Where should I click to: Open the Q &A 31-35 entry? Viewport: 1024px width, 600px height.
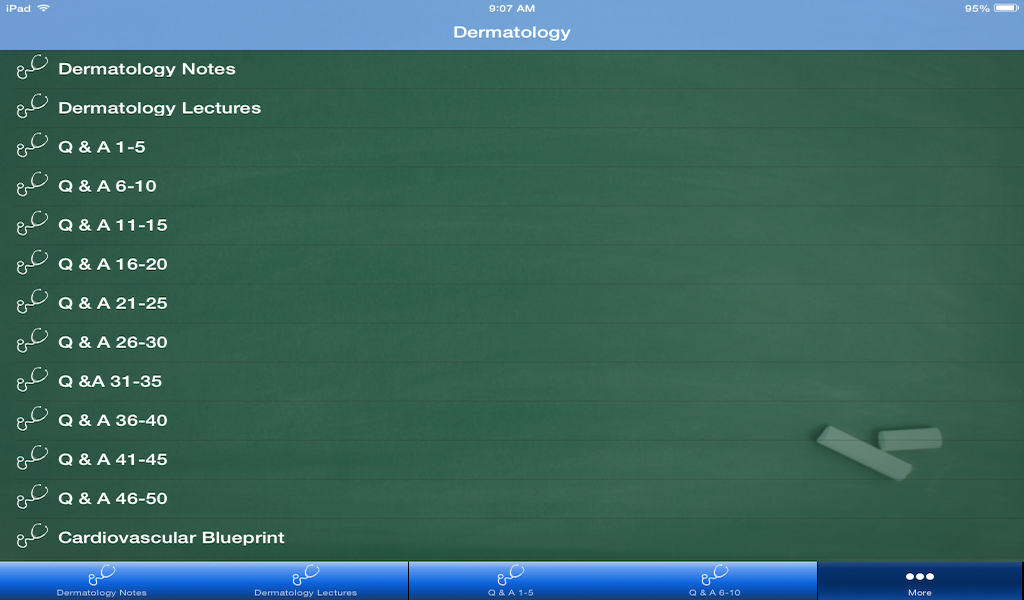click(x=110, y=381)
